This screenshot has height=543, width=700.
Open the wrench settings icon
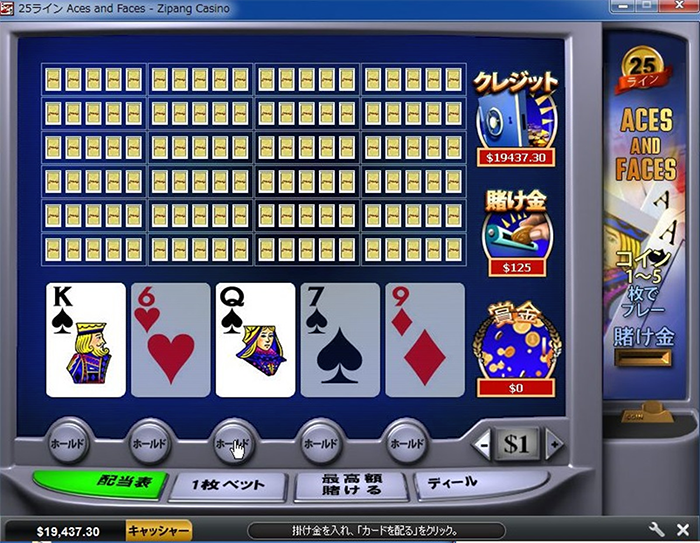[x=656, y=530]
